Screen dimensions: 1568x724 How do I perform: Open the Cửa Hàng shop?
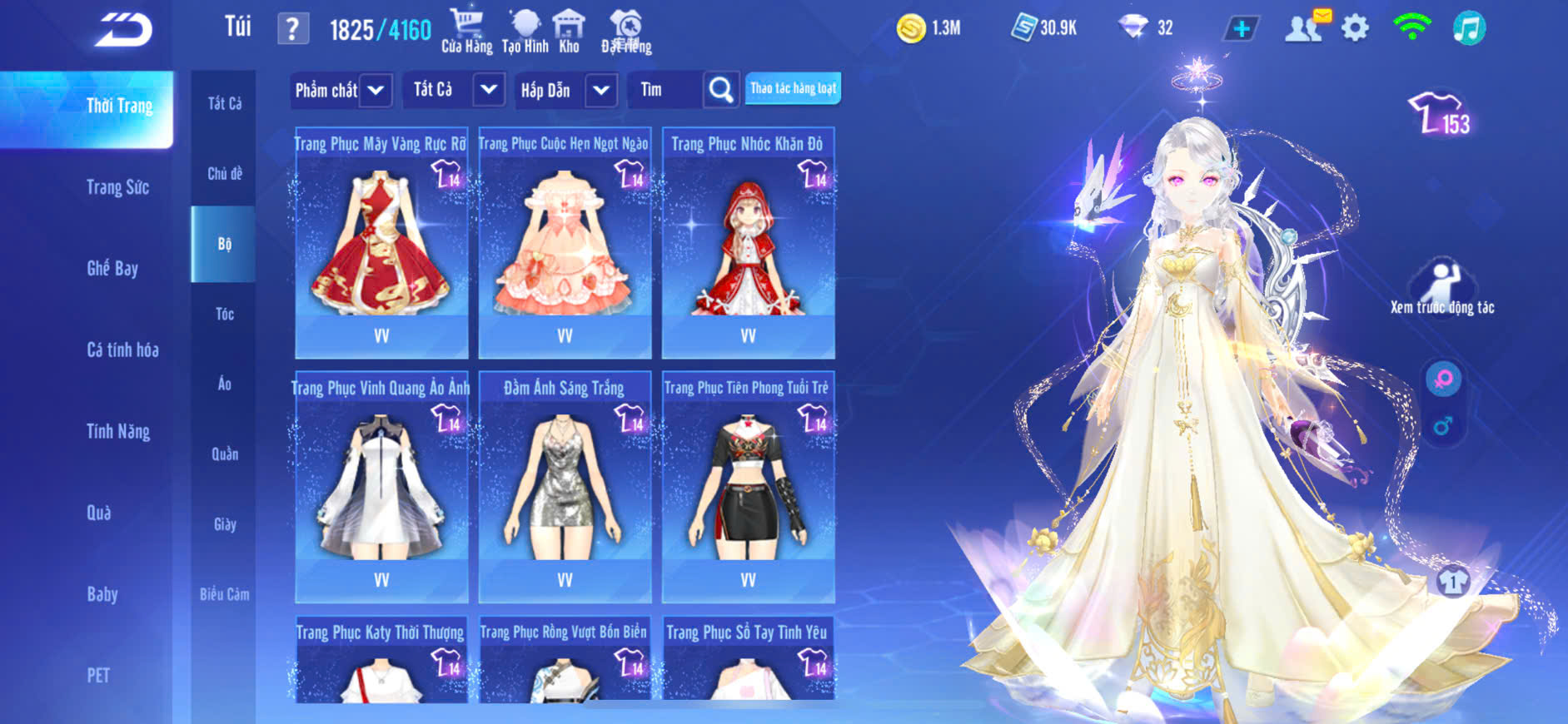(466, 31)
